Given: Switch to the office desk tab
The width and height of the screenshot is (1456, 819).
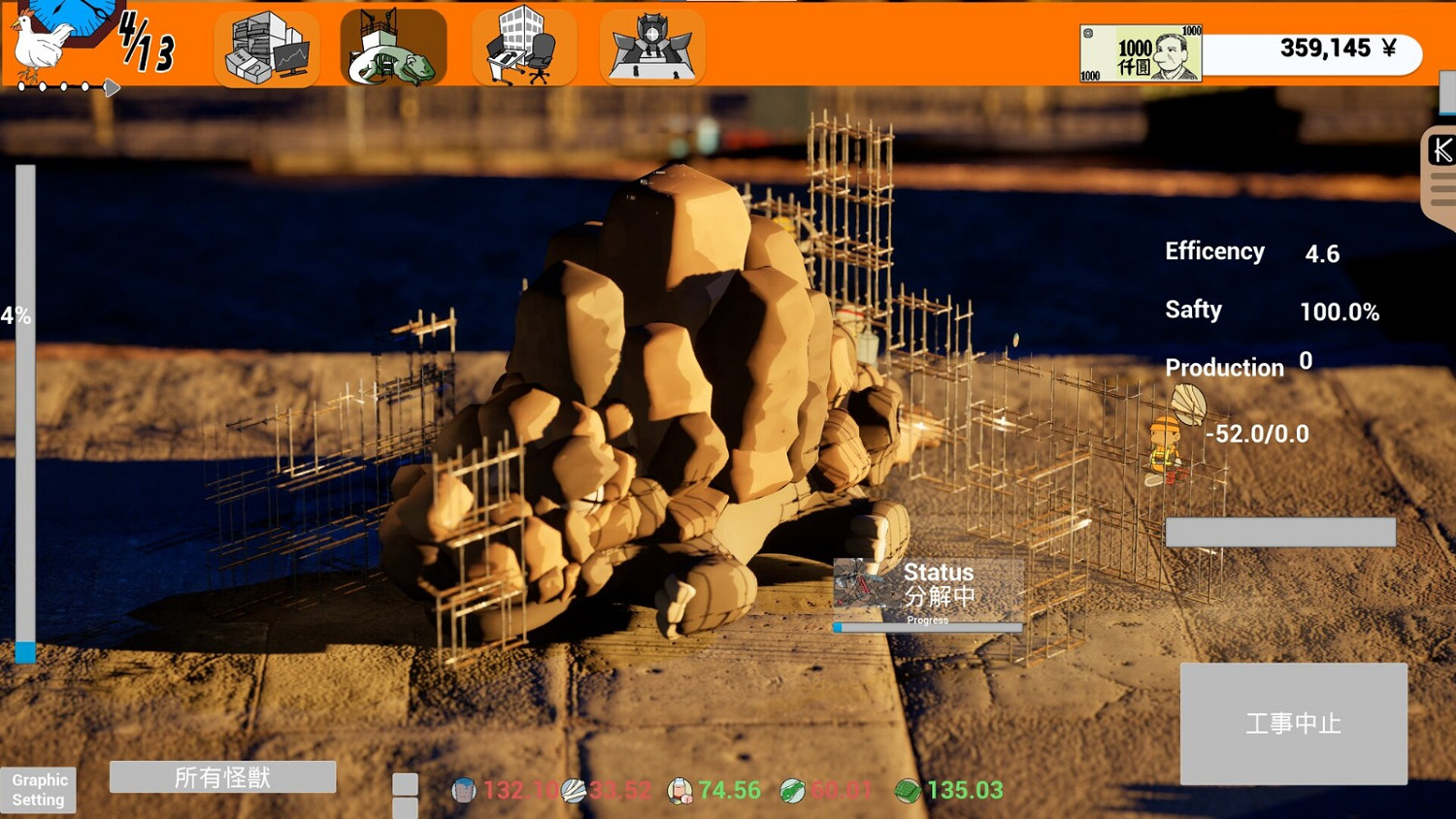Looking at the screenshot, I should 523,47.
